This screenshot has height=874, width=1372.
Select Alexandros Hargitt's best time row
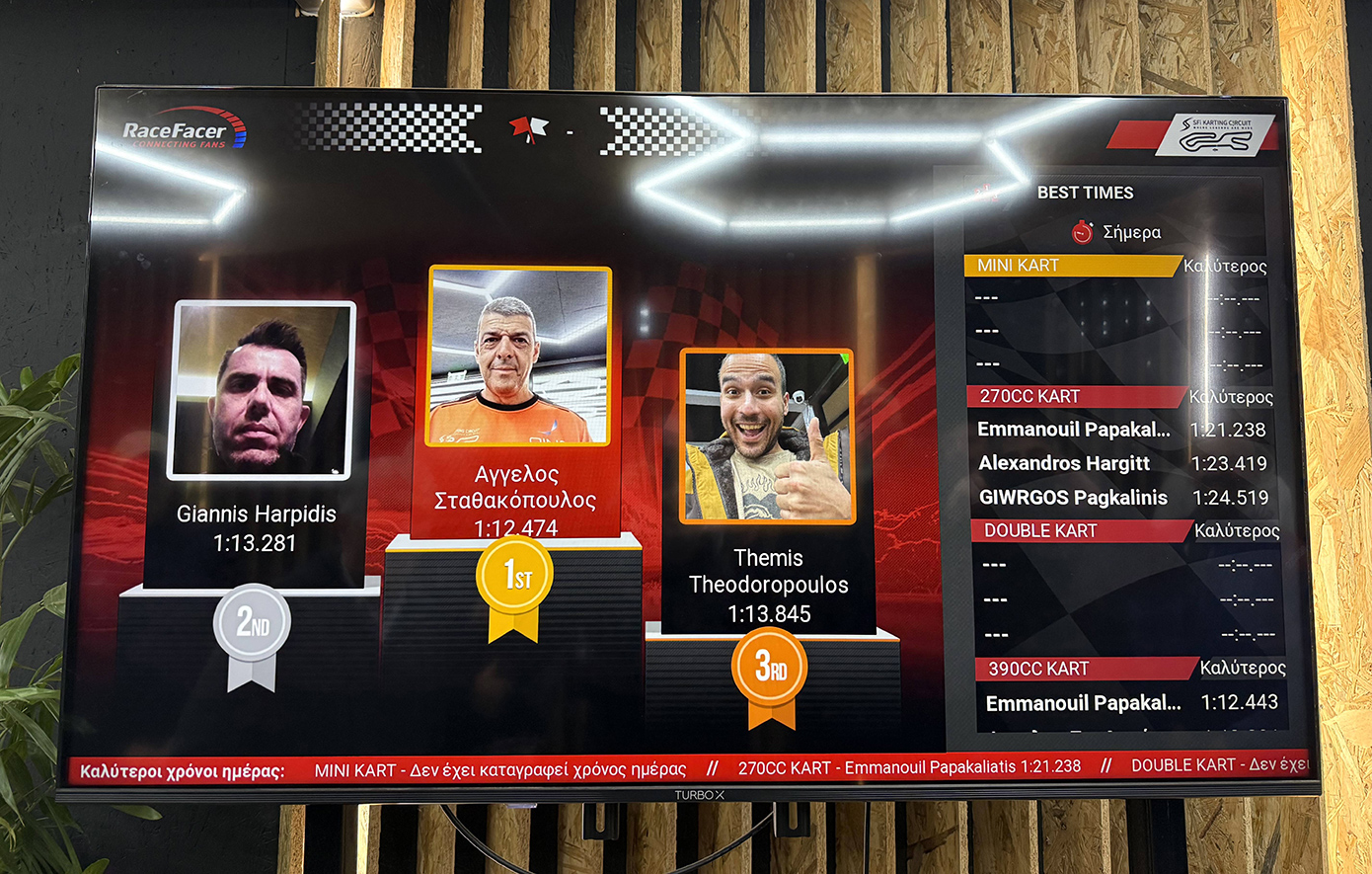click(1122, 463)
